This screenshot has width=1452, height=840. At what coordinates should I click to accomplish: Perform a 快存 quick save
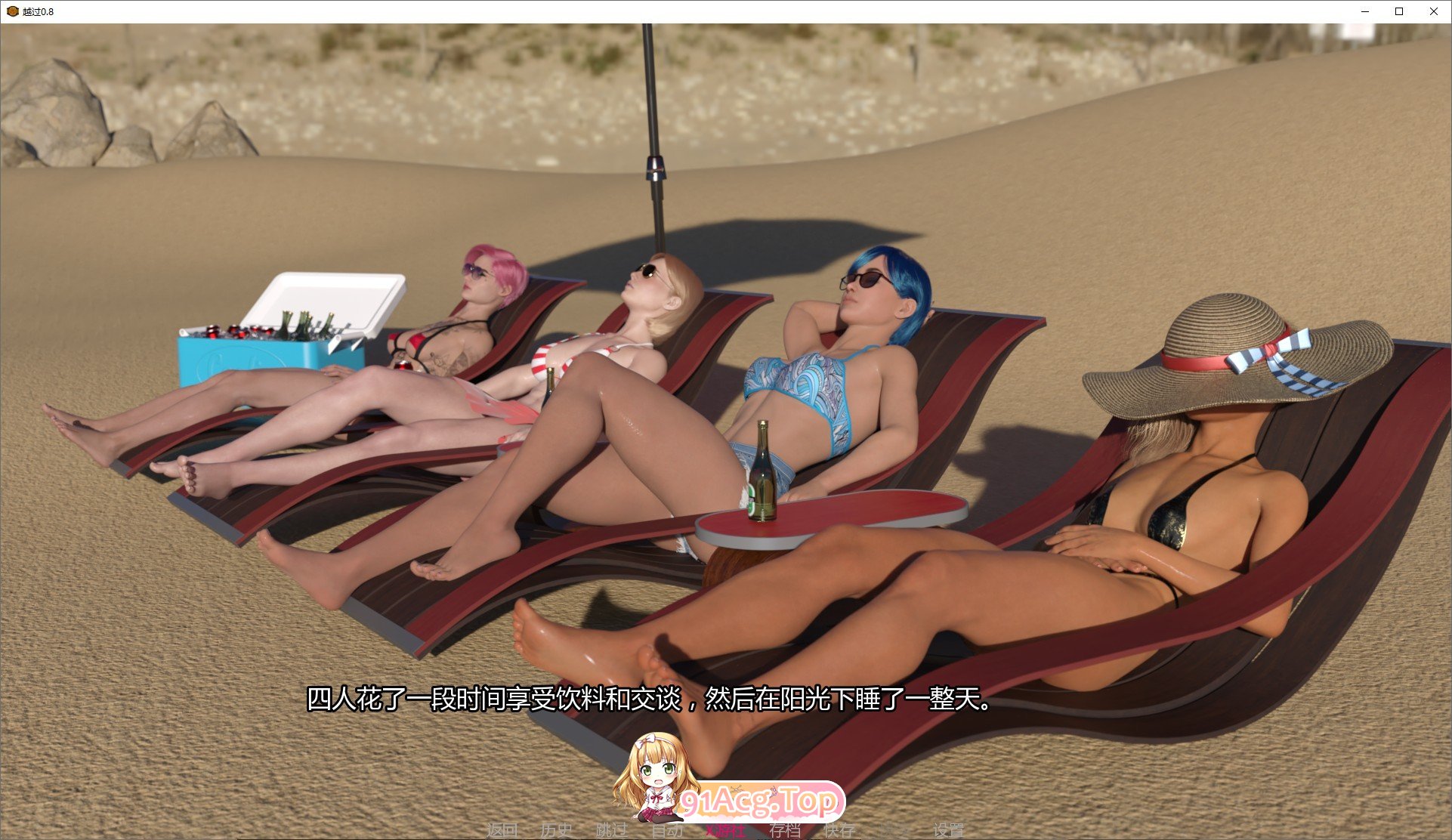839,829
